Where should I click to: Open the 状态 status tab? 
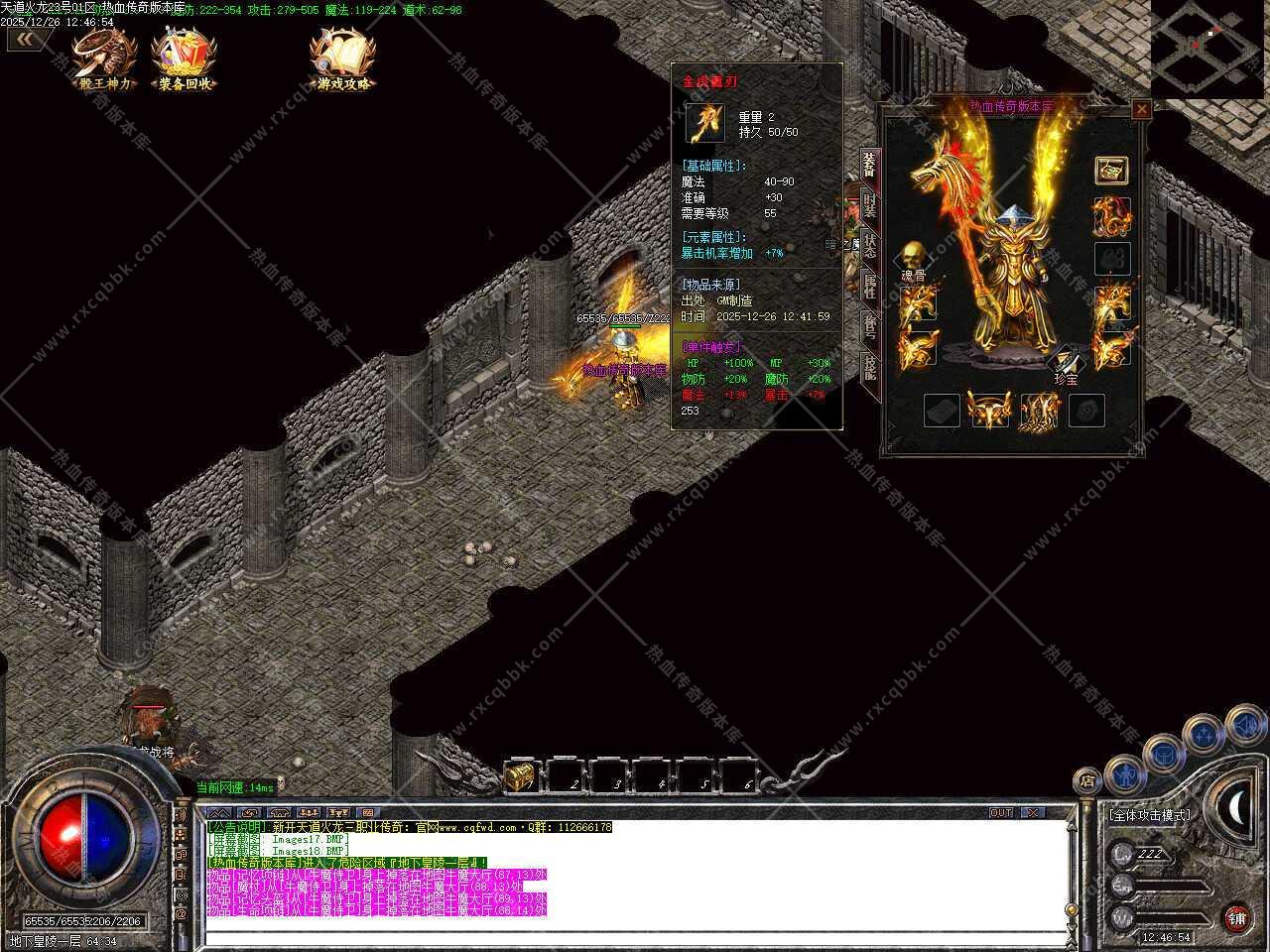coord(869,245)
